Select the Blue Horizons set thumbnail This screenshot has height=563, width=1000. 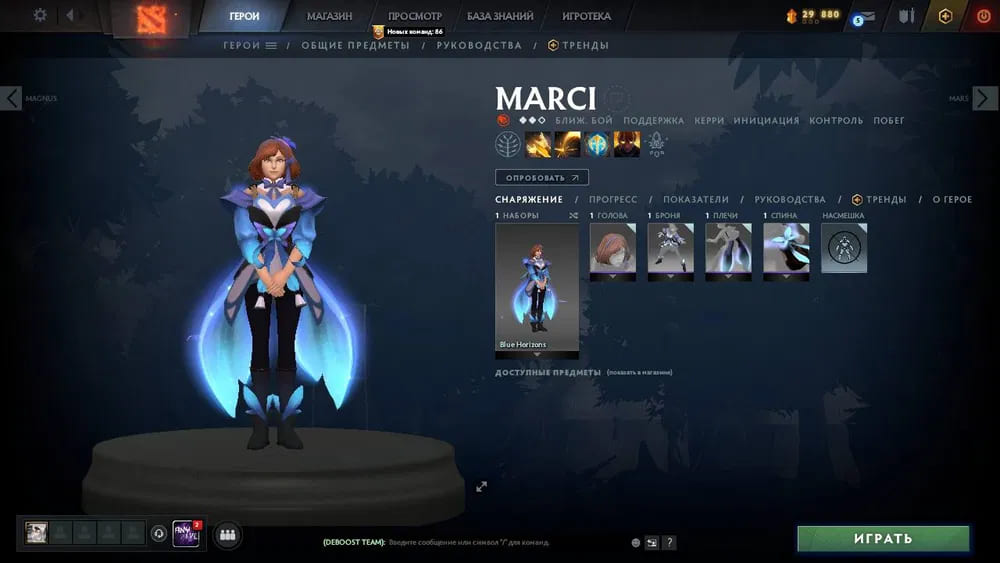[537, 287]
